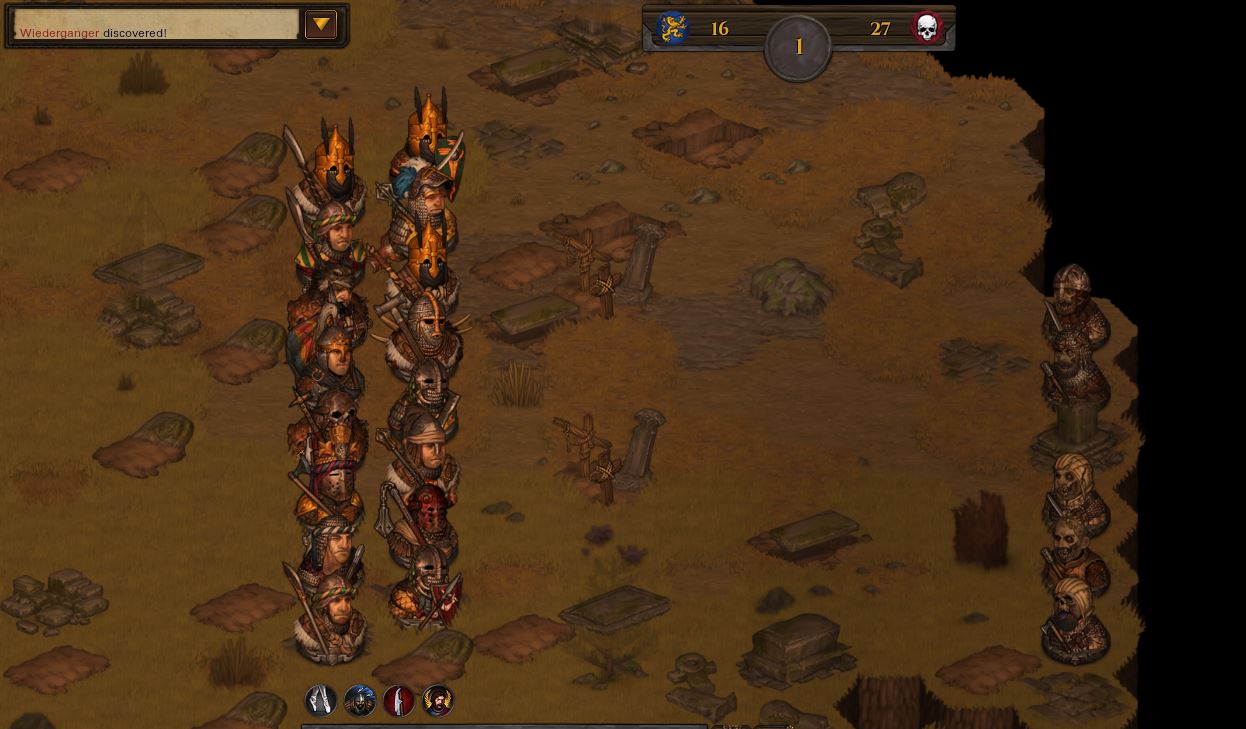This screenshot has height=729, width=1246.
Task: Expand the combat log with the yellow arrow
Action: 320,25
